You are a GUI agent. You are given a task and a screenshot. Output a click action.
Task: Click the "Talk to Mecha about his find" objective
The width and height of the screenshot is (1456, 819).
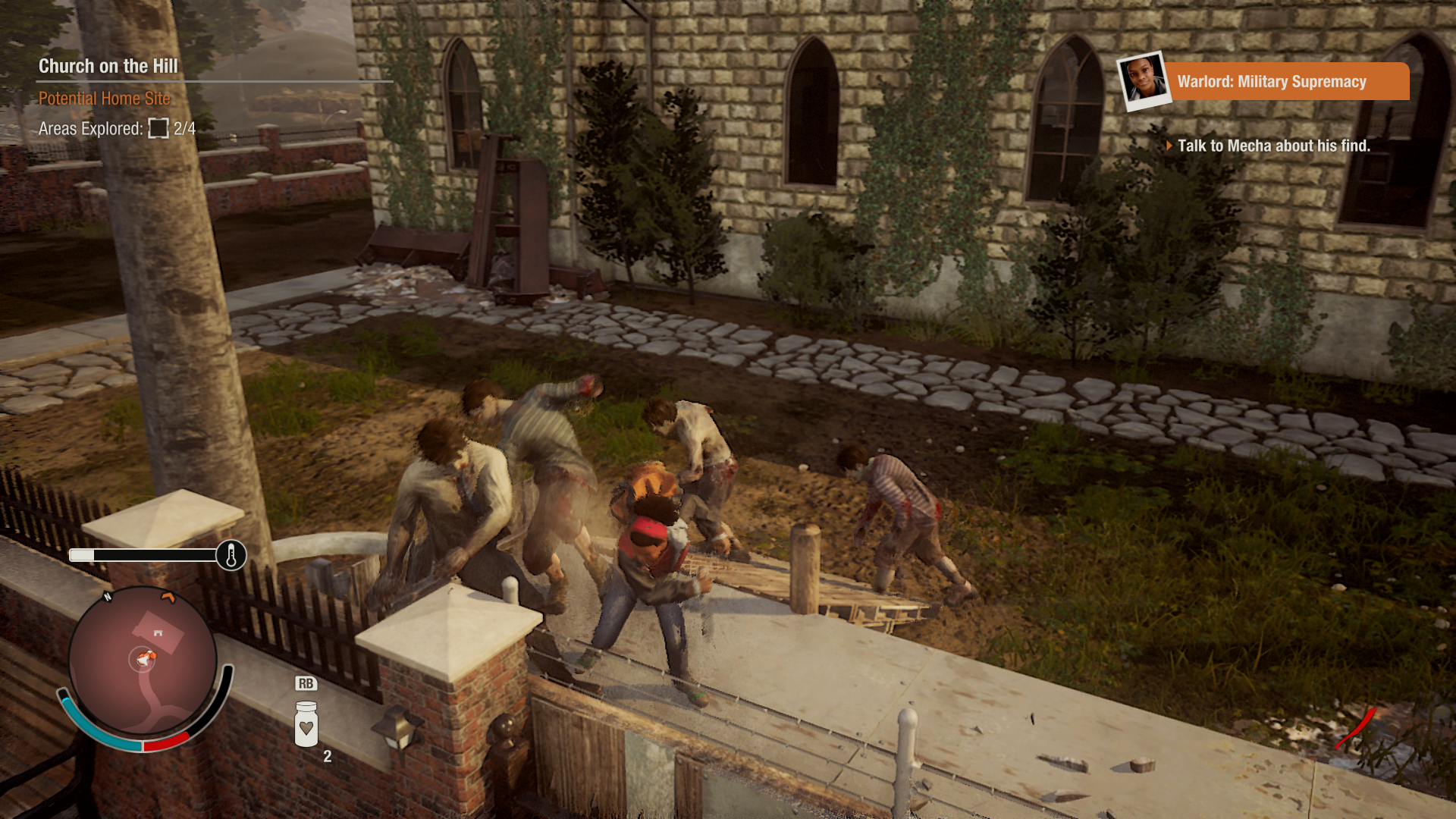coord(1272,146)
